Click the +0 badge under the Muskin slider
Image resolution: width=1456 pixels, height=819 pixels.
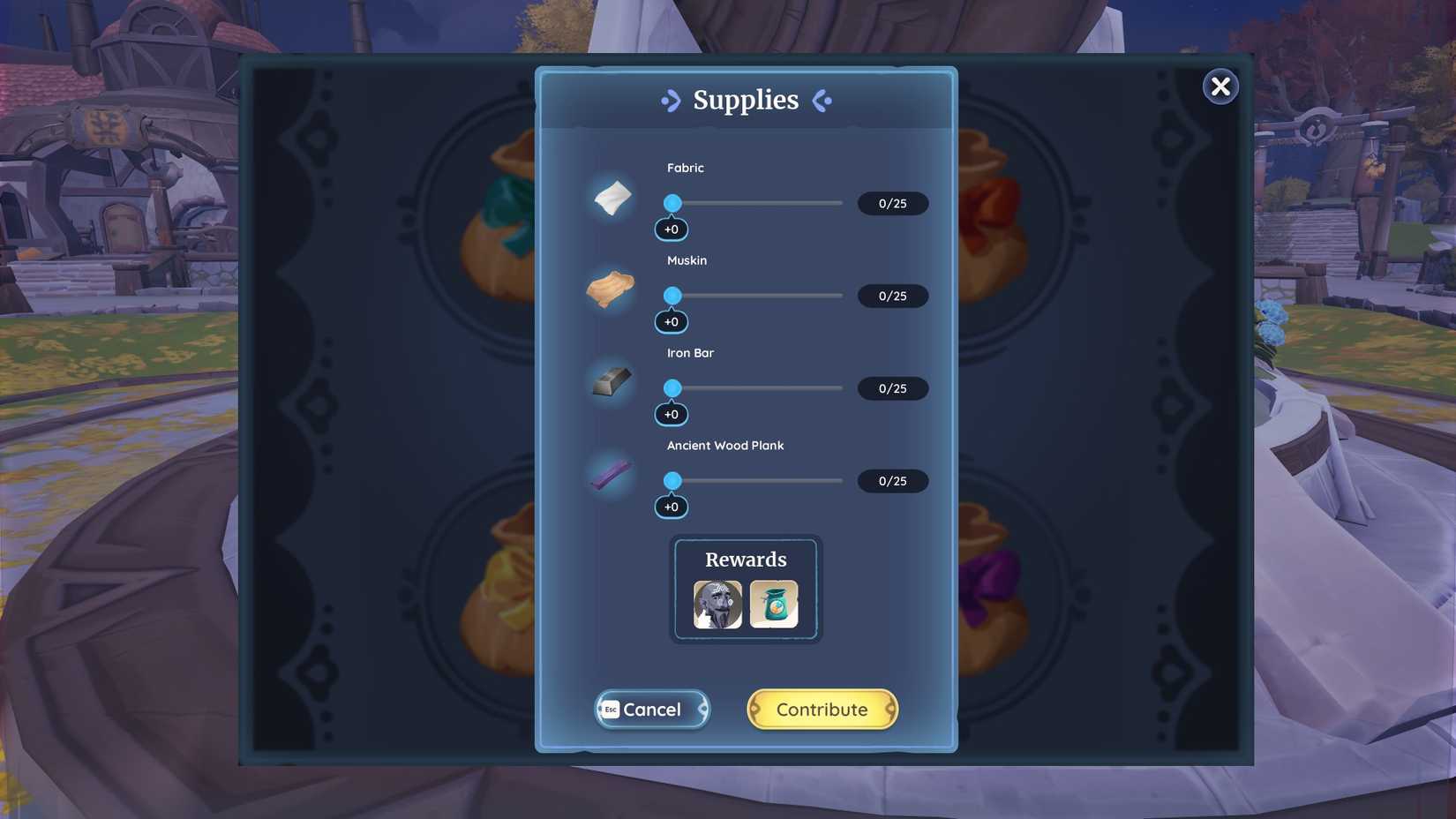pyautogui.click(x=672, y=321)
